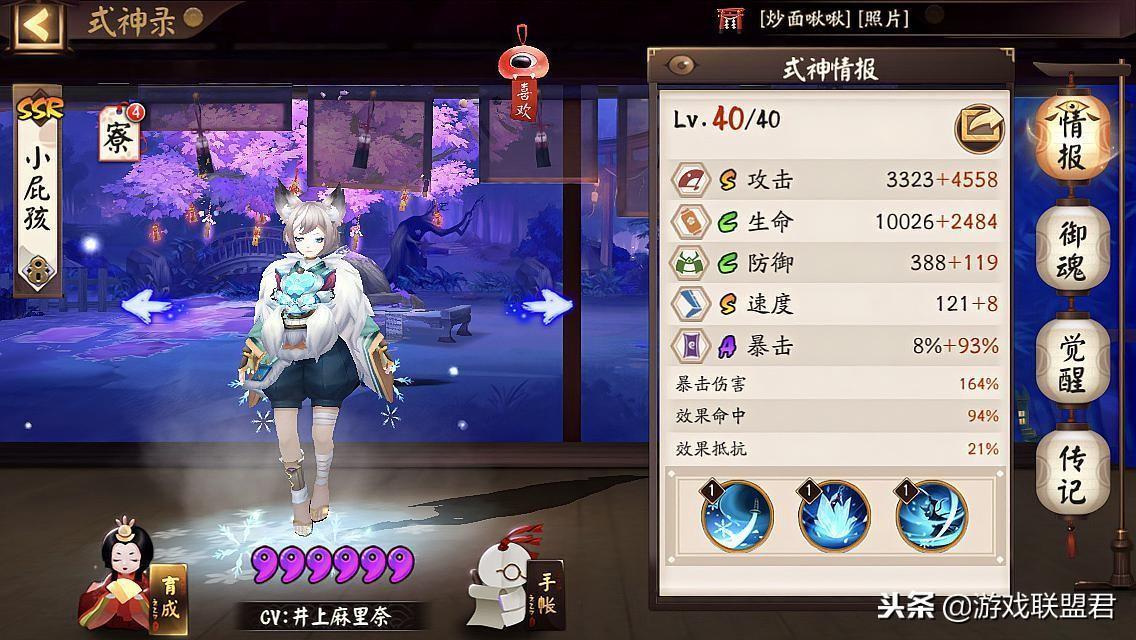Switch to the 情报 lantern tab
This screenshot has width=1136, height=640.
click(x=1072, y=138)
